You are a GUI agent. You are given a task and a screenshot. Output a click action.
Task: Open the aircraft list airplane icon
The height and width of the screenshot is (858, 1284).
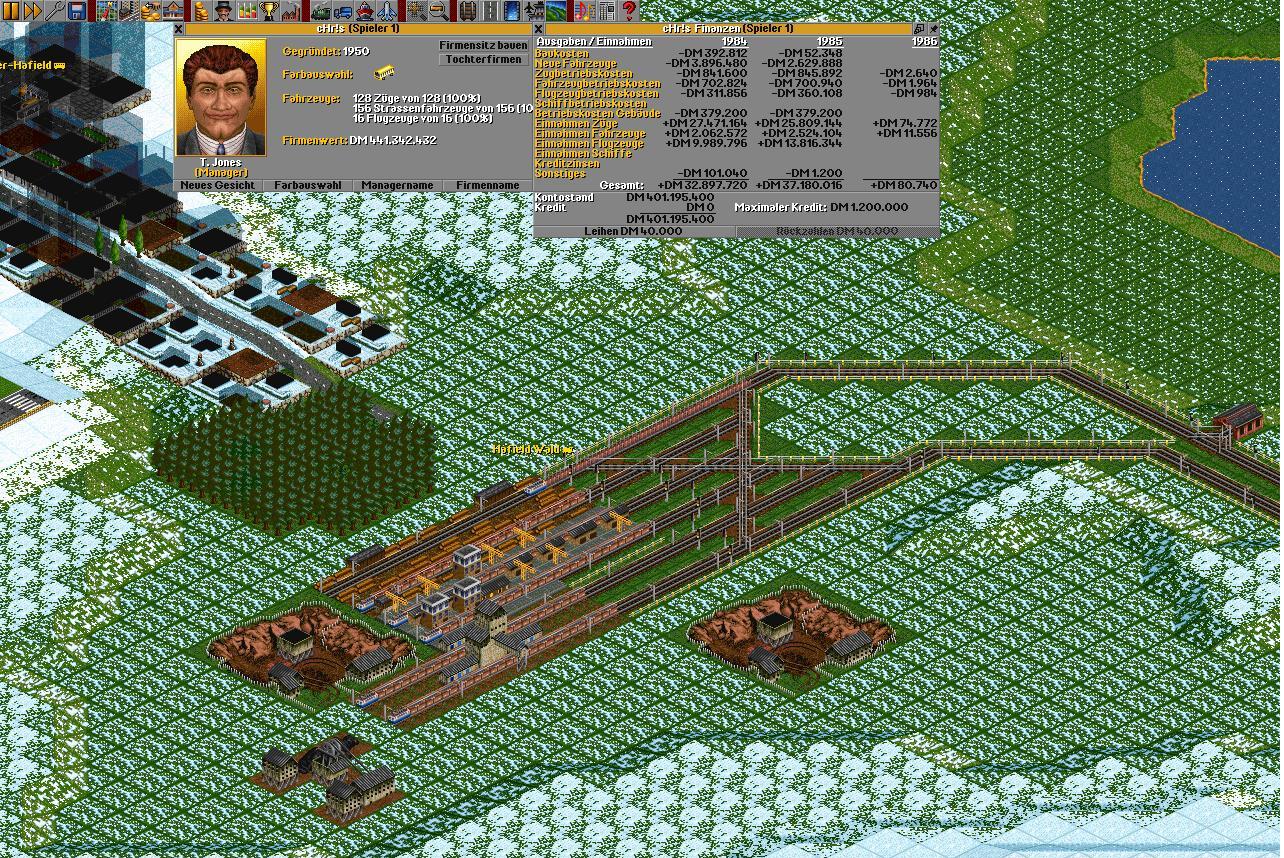[x=387, y=11]
